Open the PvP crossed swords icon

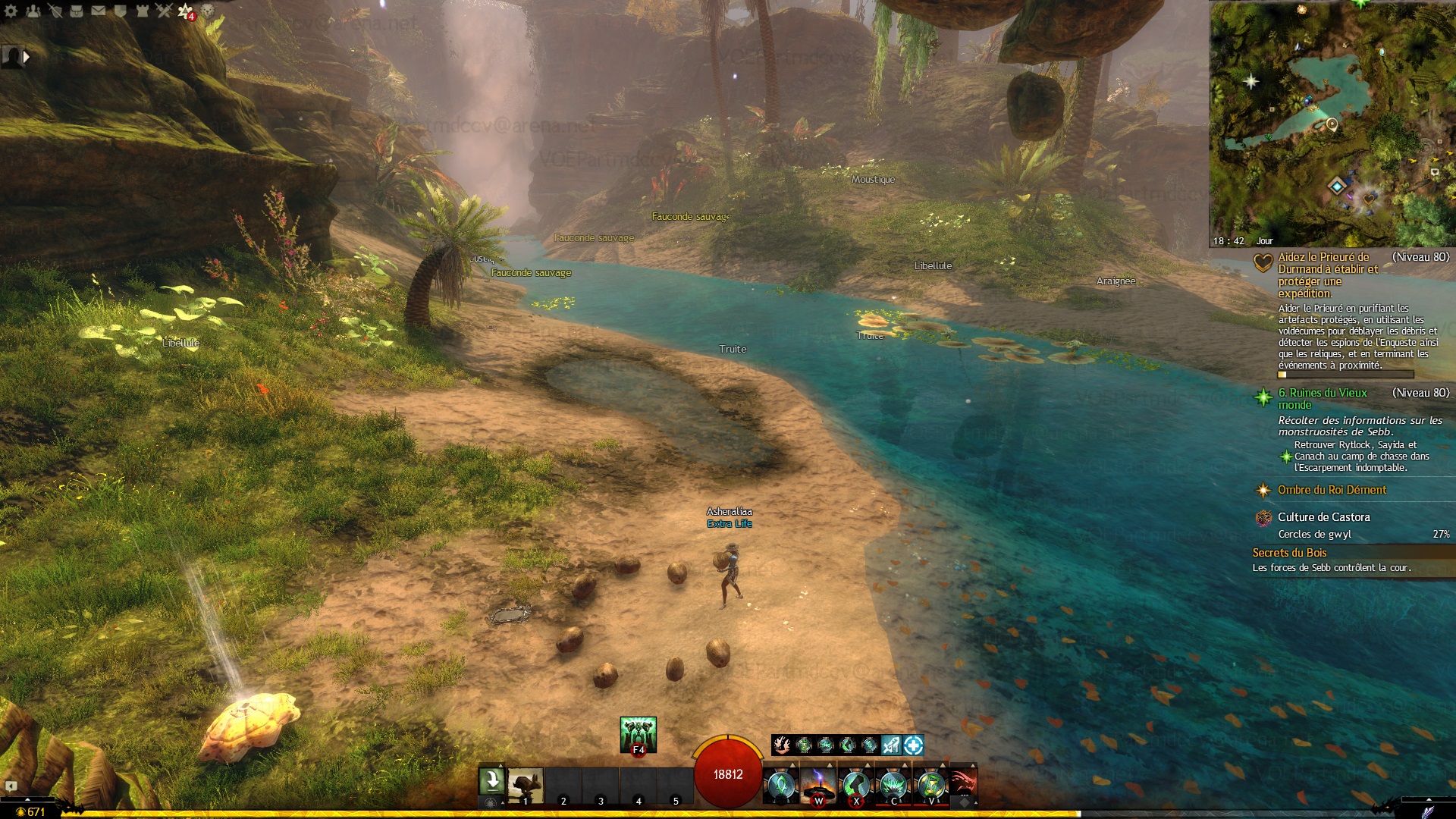pos(164,11)
